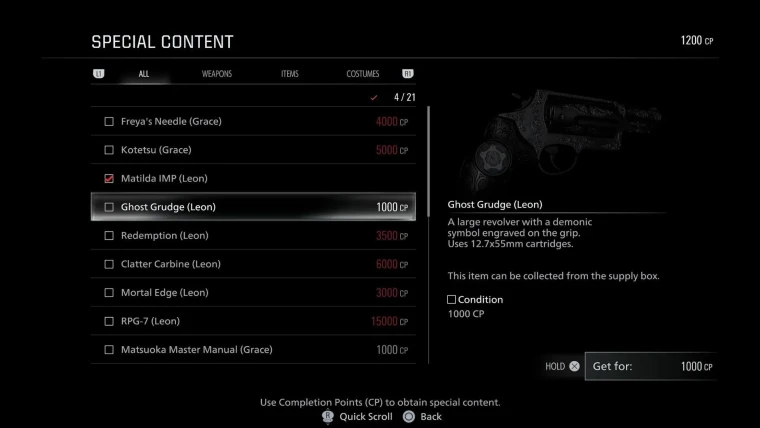Toggle the checked Matilda IMP checkbox
The height and width of the screenshot is (428, 760).
(x=109, y=178)
